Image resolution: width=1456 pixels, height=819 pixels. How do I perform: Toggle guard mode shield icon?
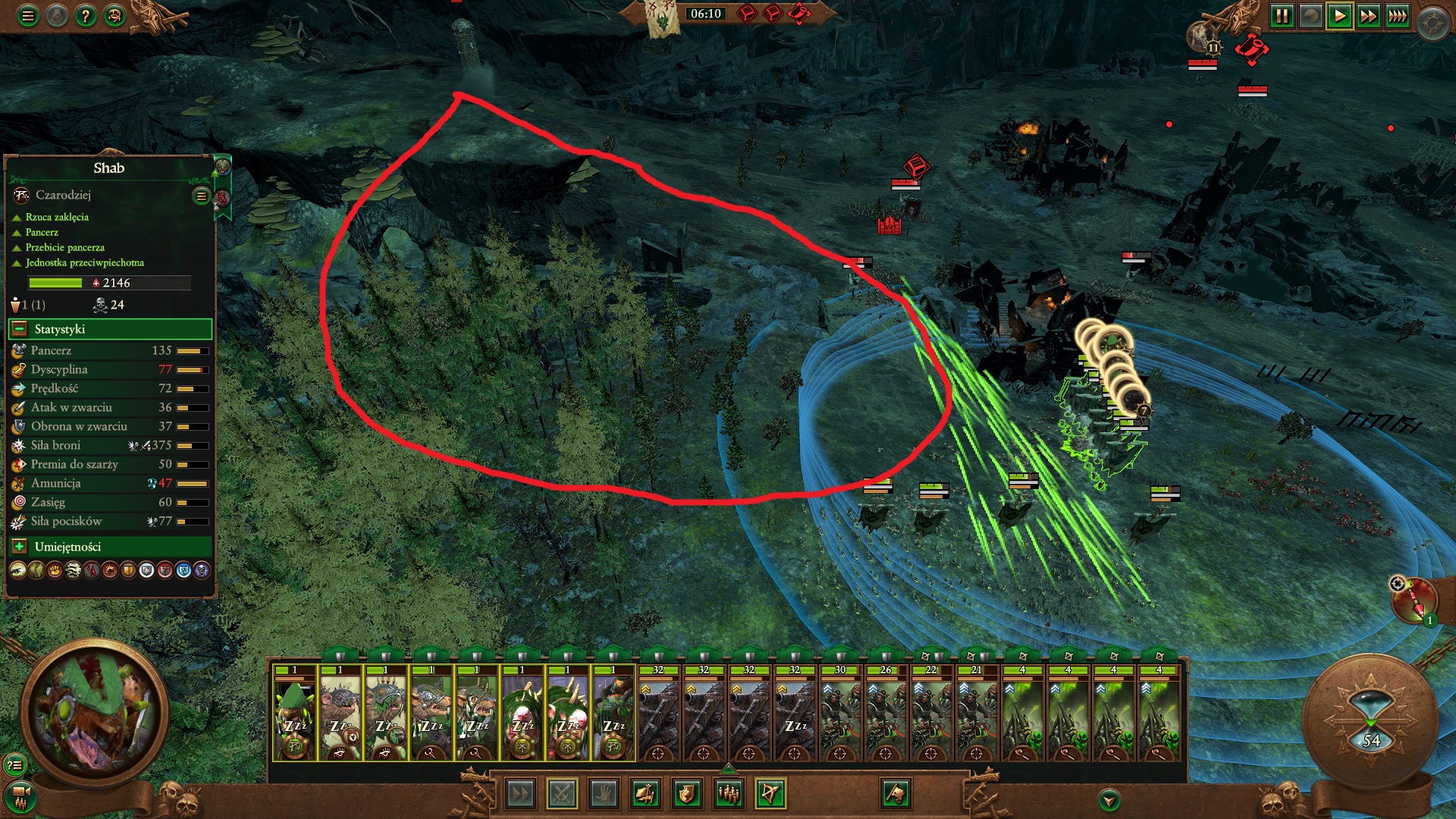(687, 791)
